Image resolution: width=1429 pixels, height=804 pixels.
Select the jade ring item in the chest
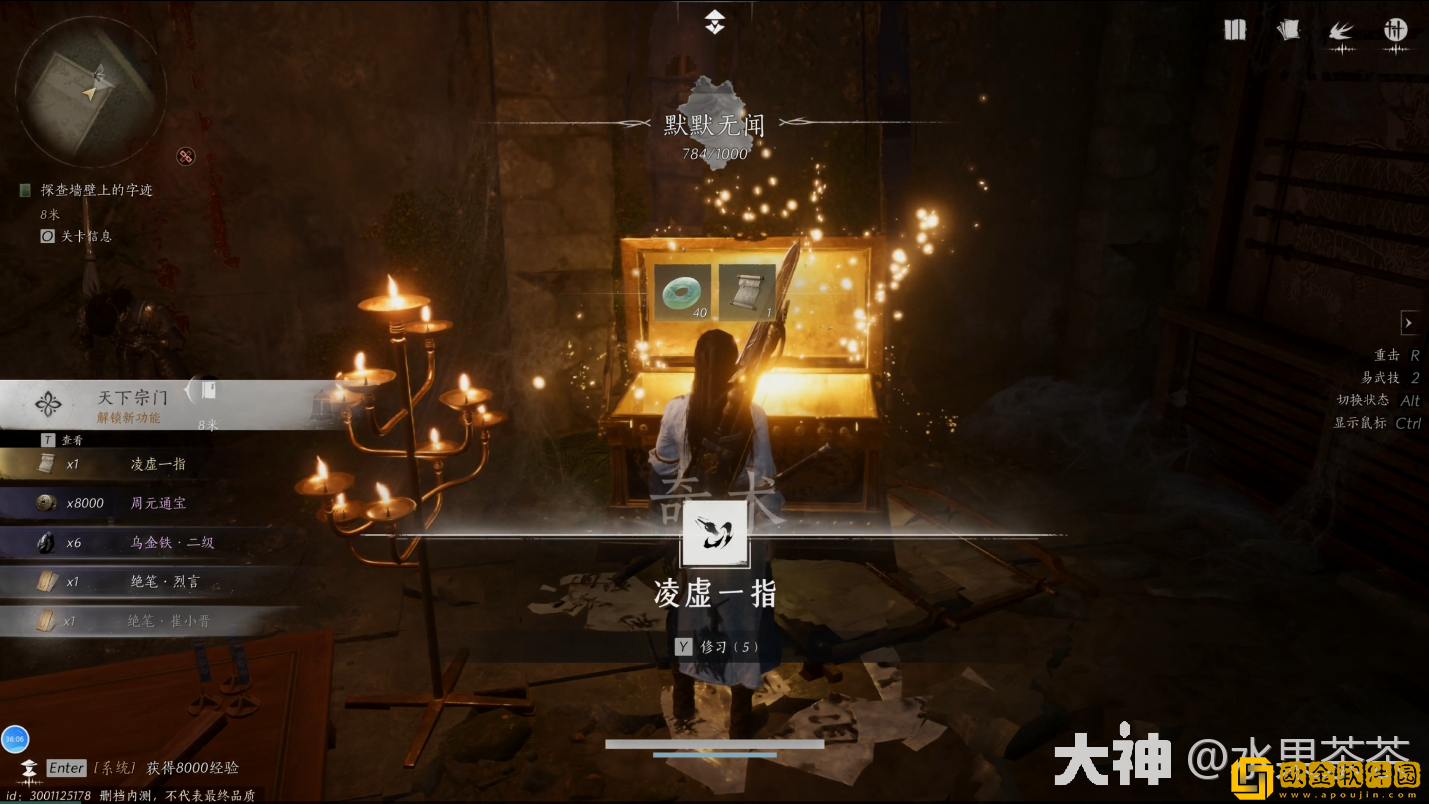click(x=683, y=292)
